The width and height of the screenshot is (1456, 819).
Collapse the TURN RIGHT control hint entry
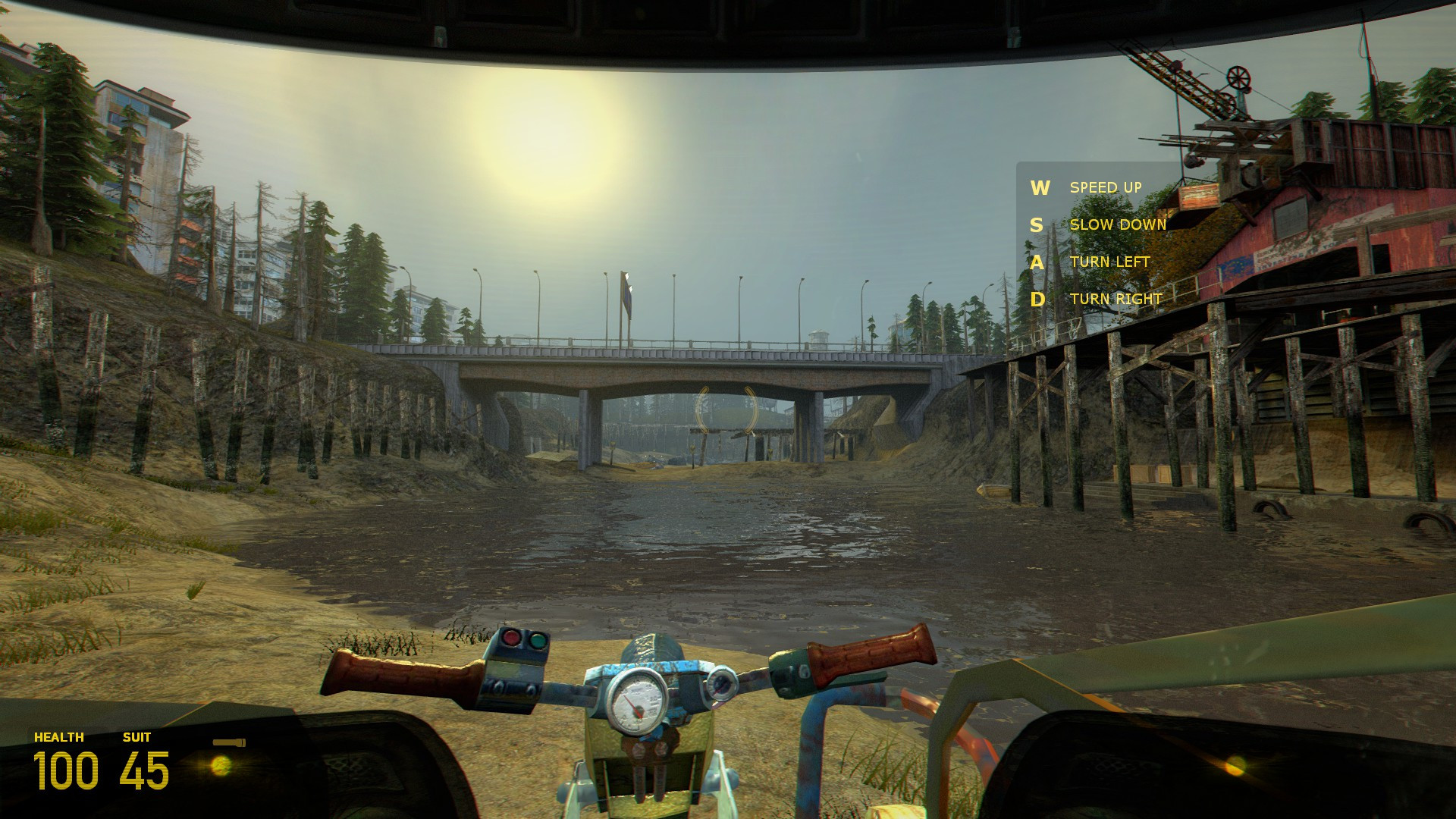click(1115, 300)
